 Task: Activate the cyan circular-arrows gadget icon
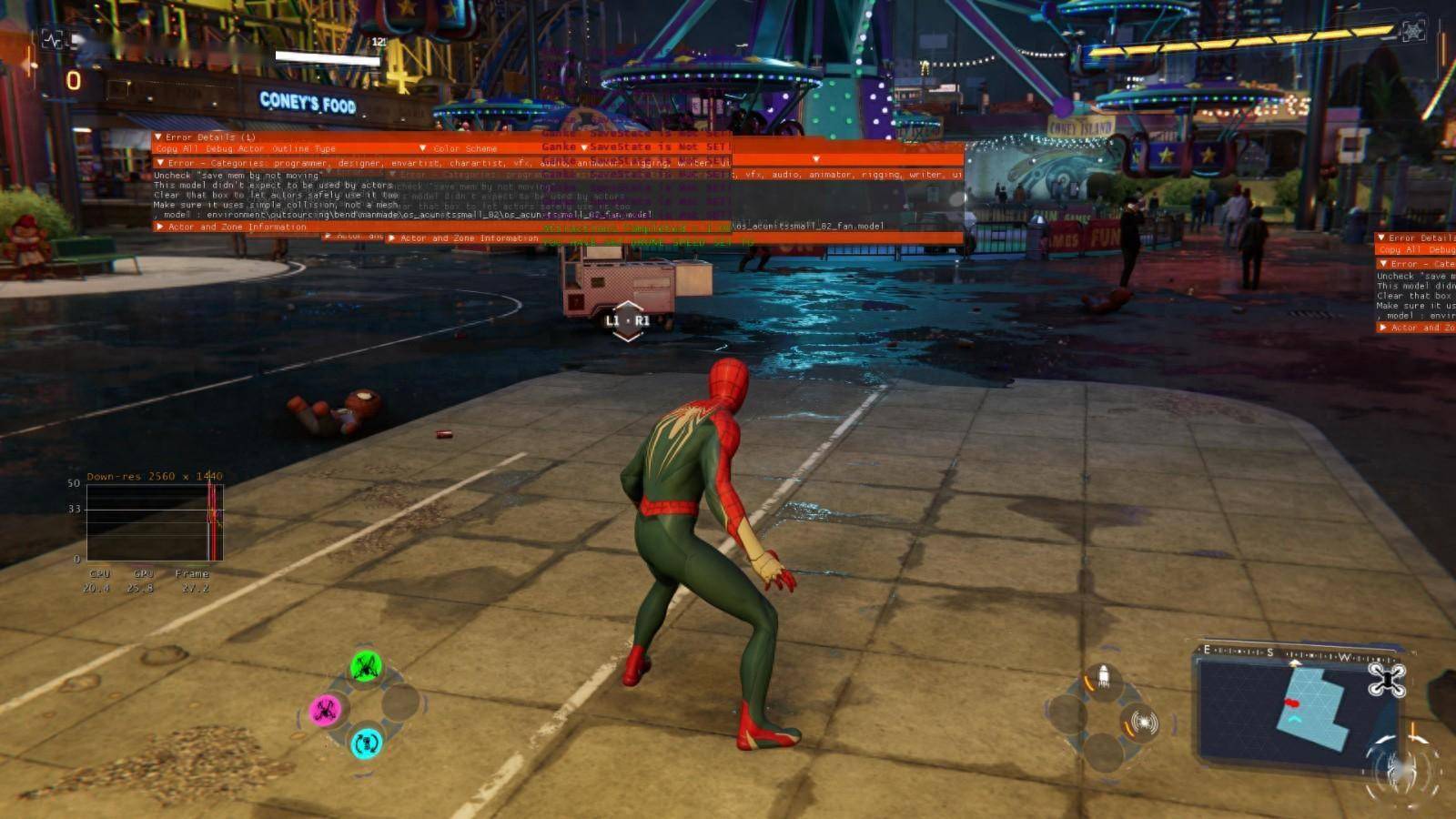pos(367,743)
